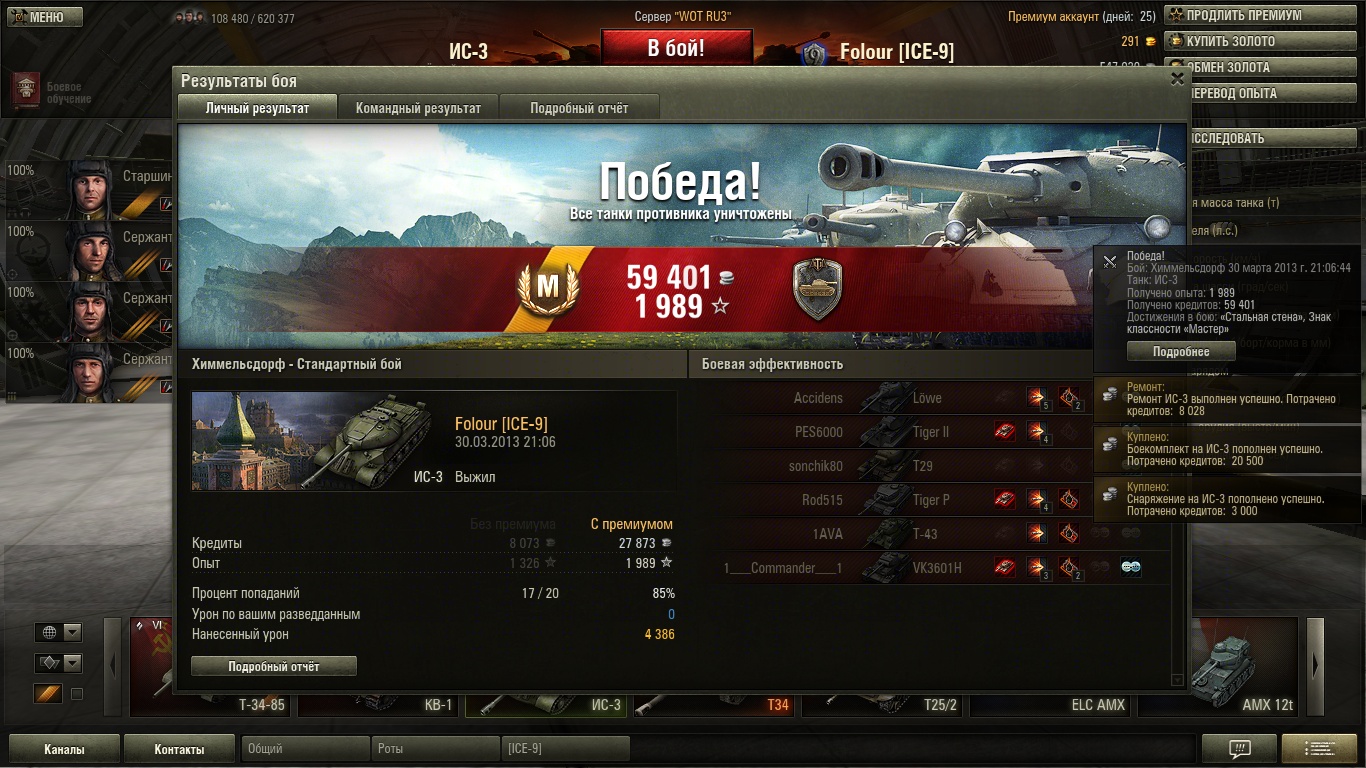Screen dimensions: 1366x768
Task: Switch to the Командный результат tab
Action: pyautogui.click(x=418, y=108)
